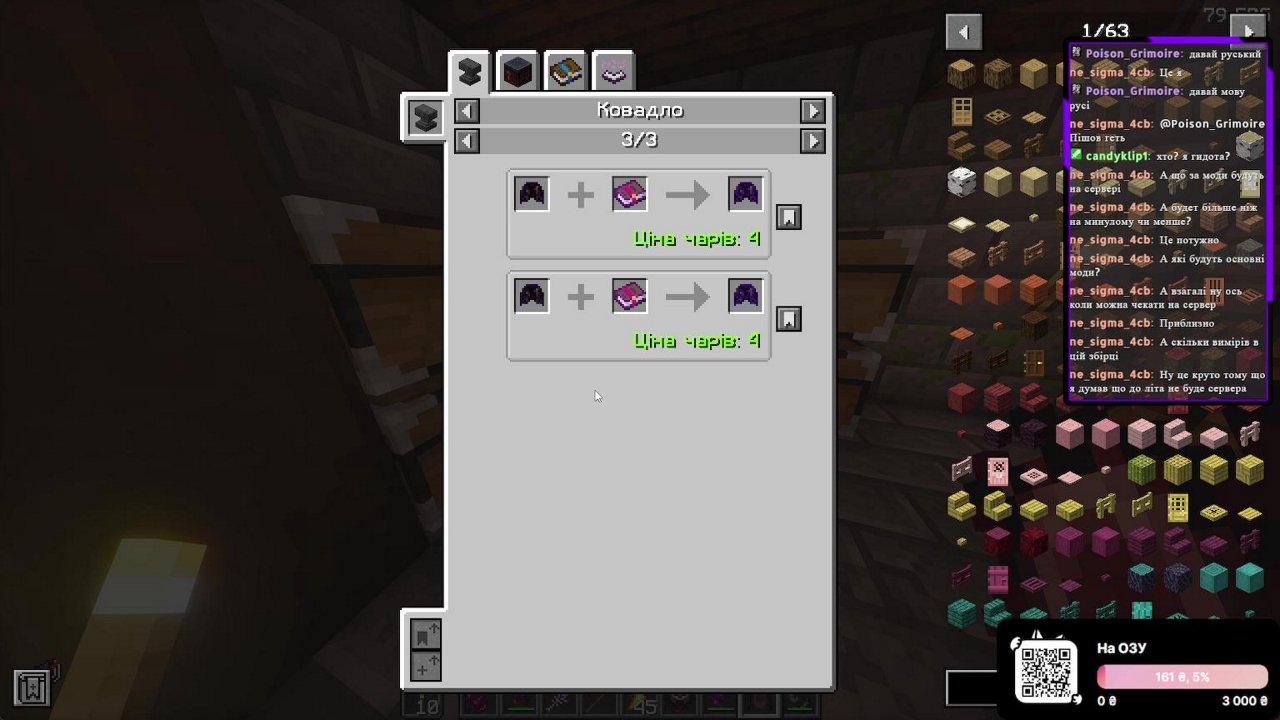
Task: Click the next arrow beside Ковадло title
Action: click(813, 110)
